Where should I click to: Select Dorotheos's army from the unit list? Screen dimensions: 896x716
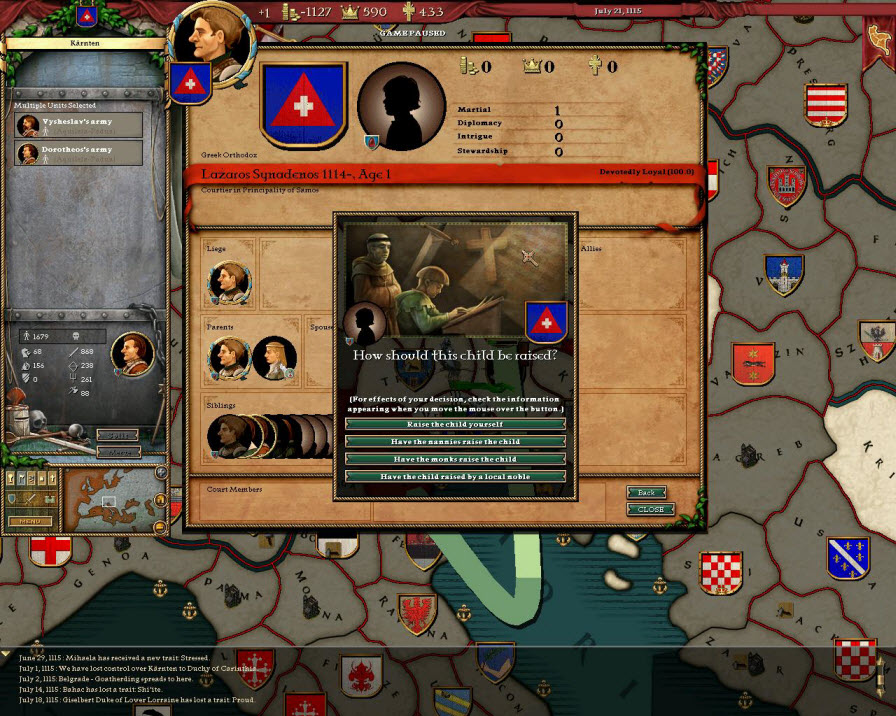click(78, 153)
